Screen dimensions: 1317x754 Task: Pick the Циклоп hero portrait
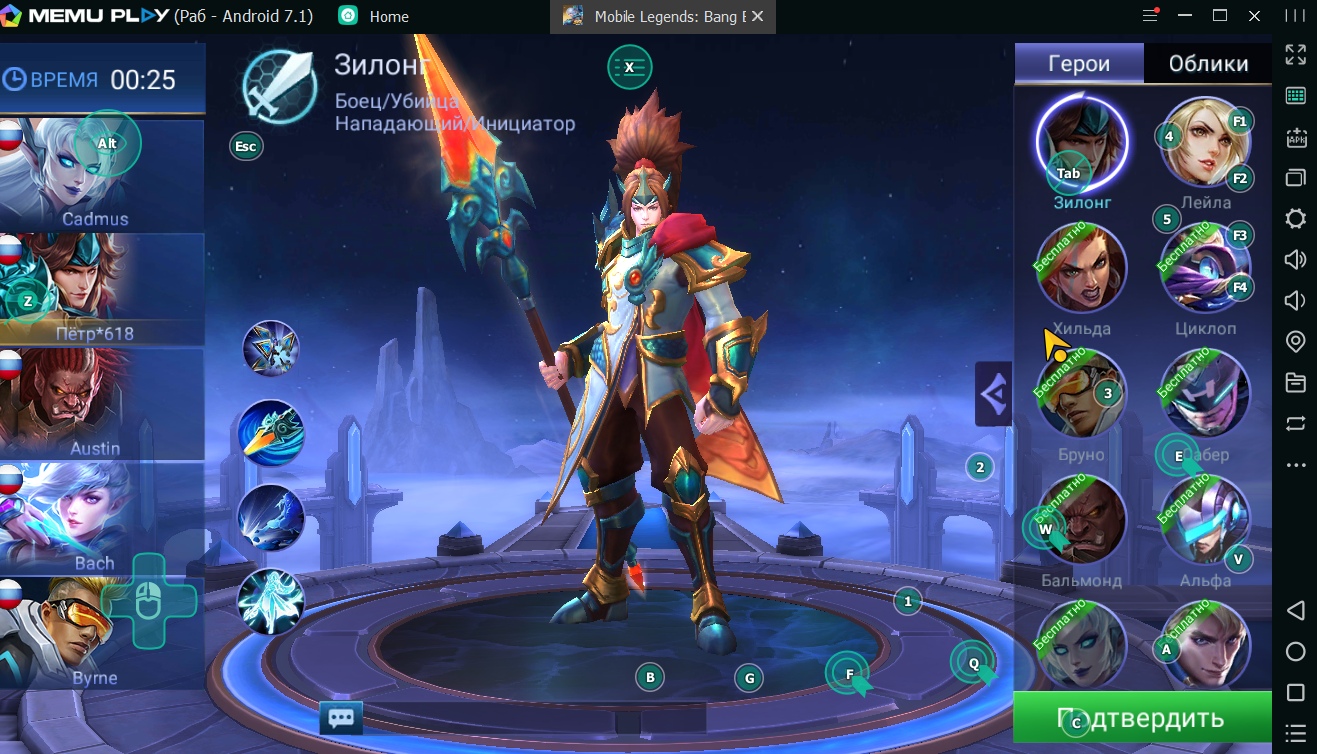pyautogui.click(x=1204, y=268)
